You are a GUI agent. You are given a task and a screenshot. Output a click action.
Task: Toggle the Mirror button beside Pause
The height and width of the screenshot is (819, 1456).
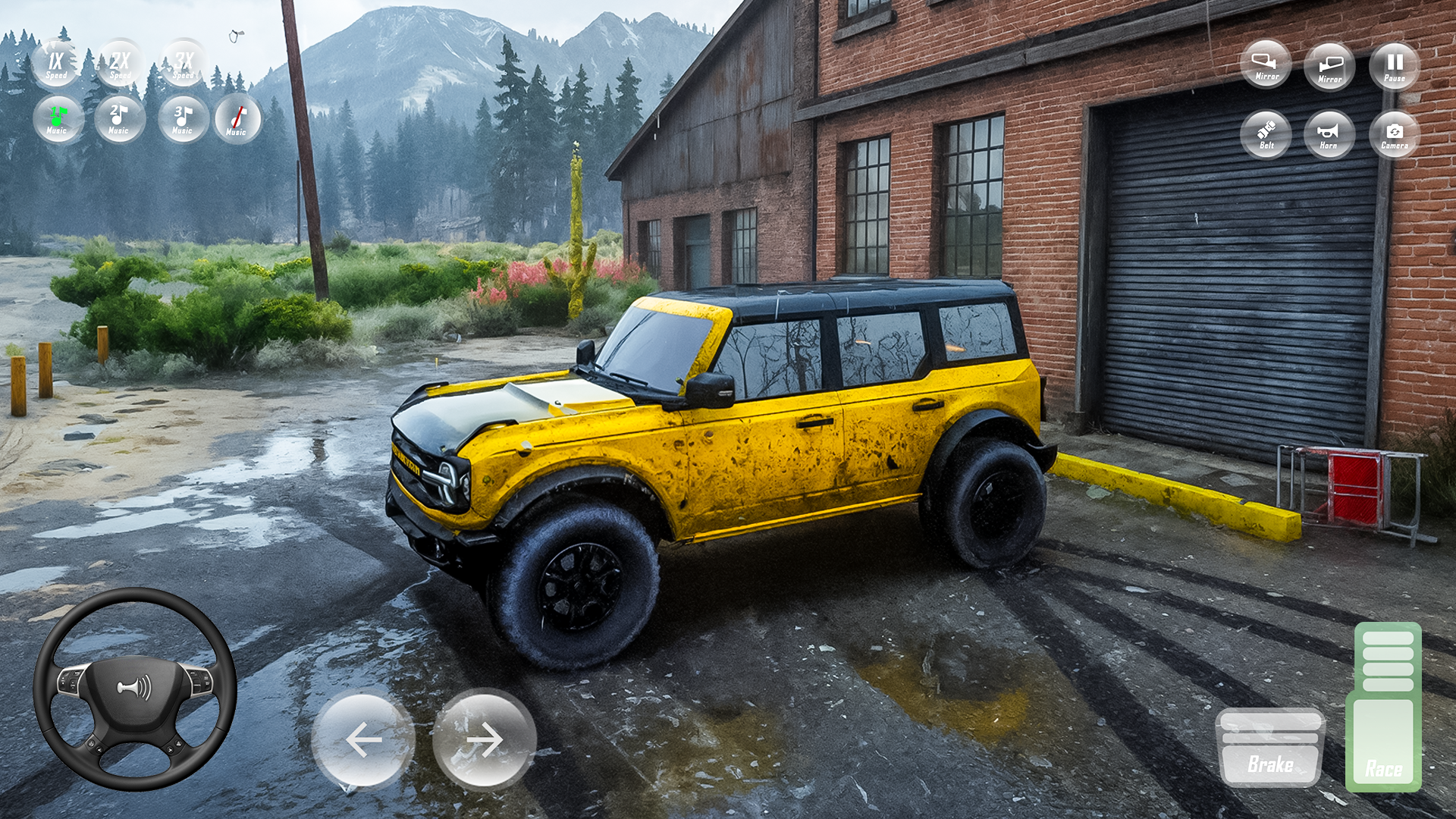pos(1329,66)
